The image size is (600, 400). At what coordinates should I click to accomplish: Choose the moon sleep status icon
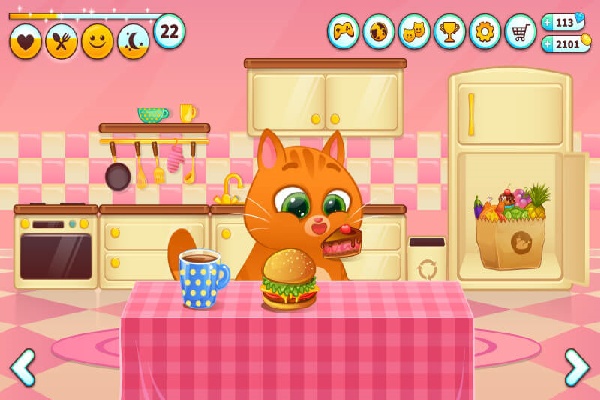134,41
